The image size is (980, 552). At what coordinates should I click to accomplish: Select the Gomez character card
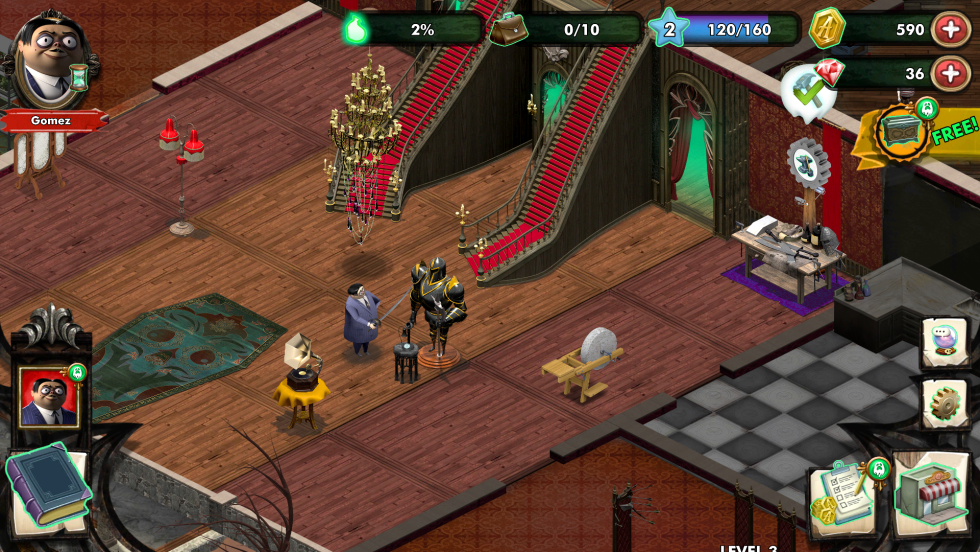[x=48, y=397]
